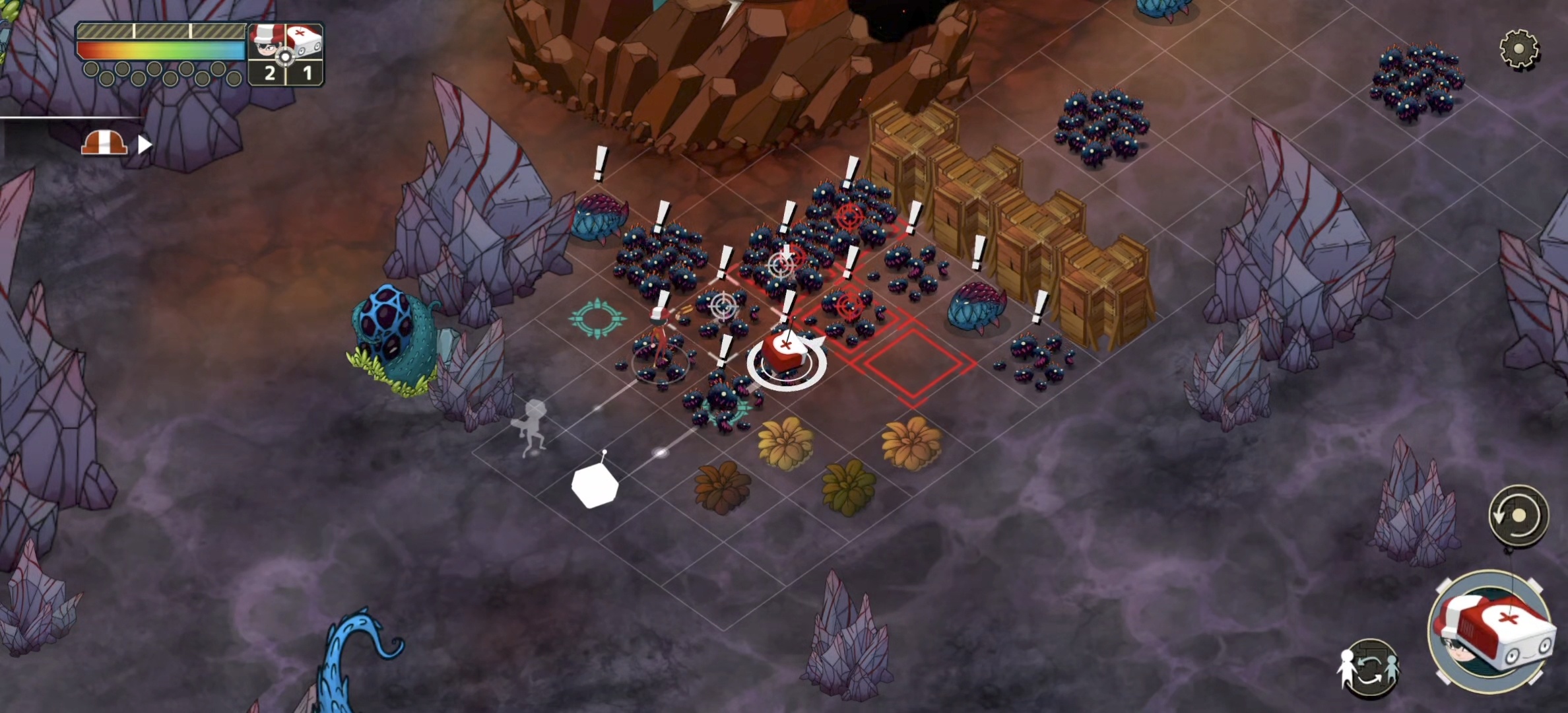Tap the circular rewind arrow button
Viewport: 1568px width, 713px height.
click(1518, 515)
